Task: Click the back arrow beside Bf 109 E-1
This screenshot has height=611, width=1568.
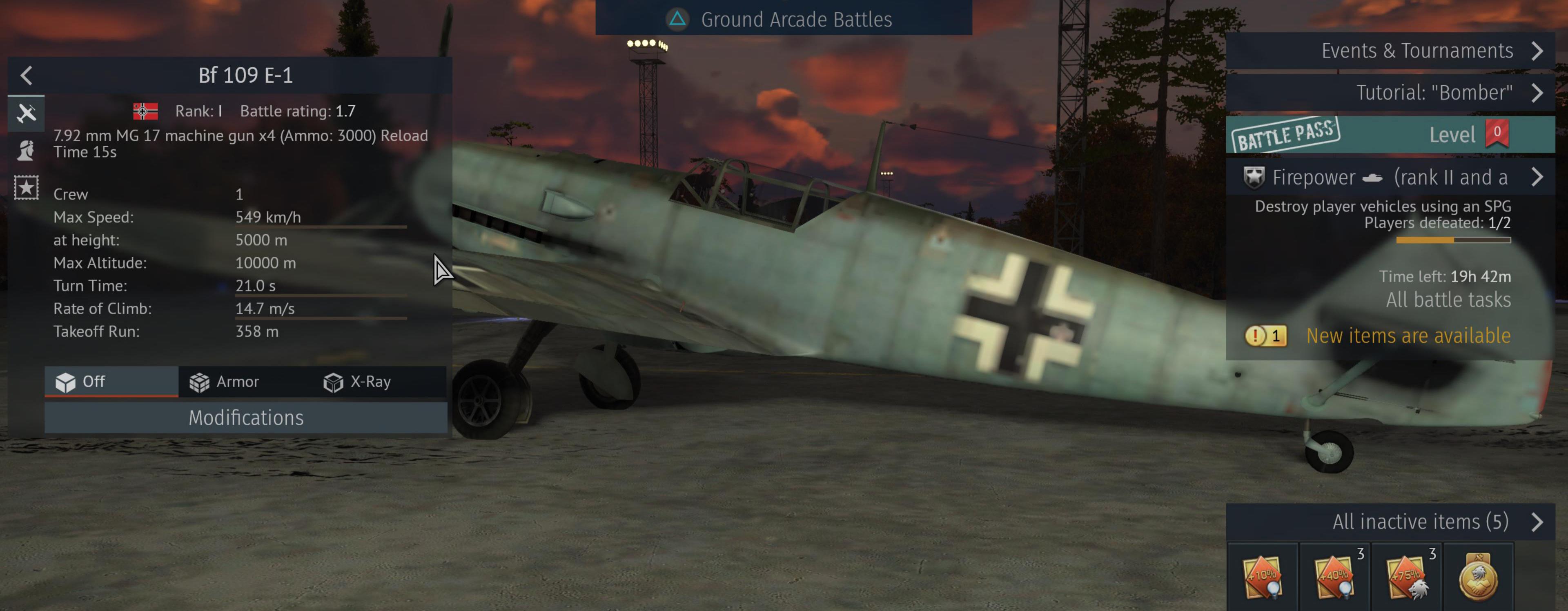Action: click(26, 76)
